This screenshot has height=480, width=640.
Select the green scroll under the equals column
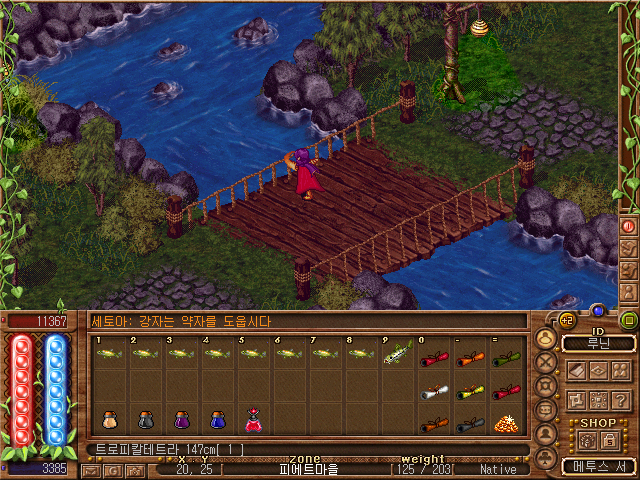[504, 358]
